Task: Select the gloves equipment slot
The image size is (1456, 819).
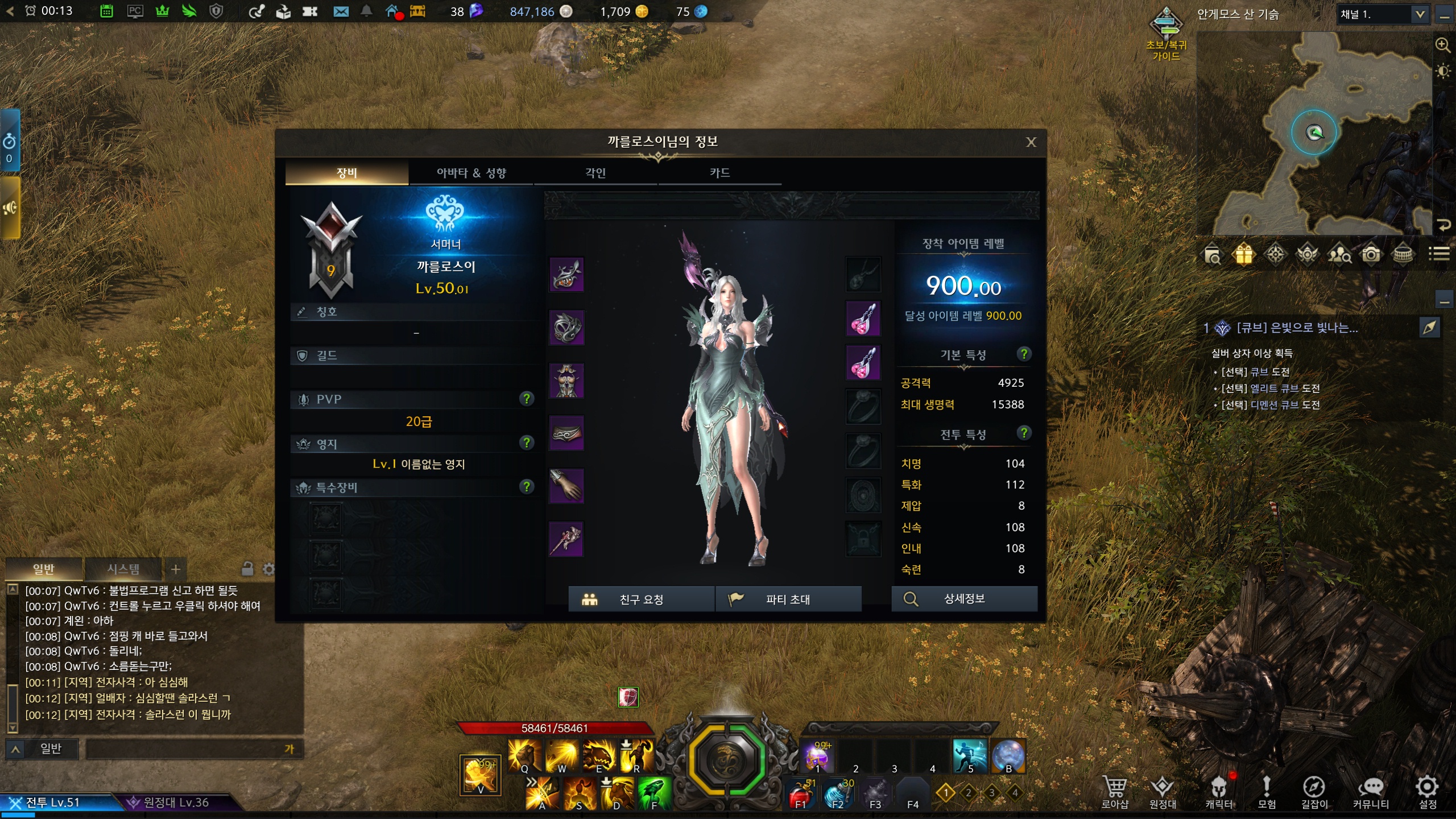Action: (x=566, y=486)
